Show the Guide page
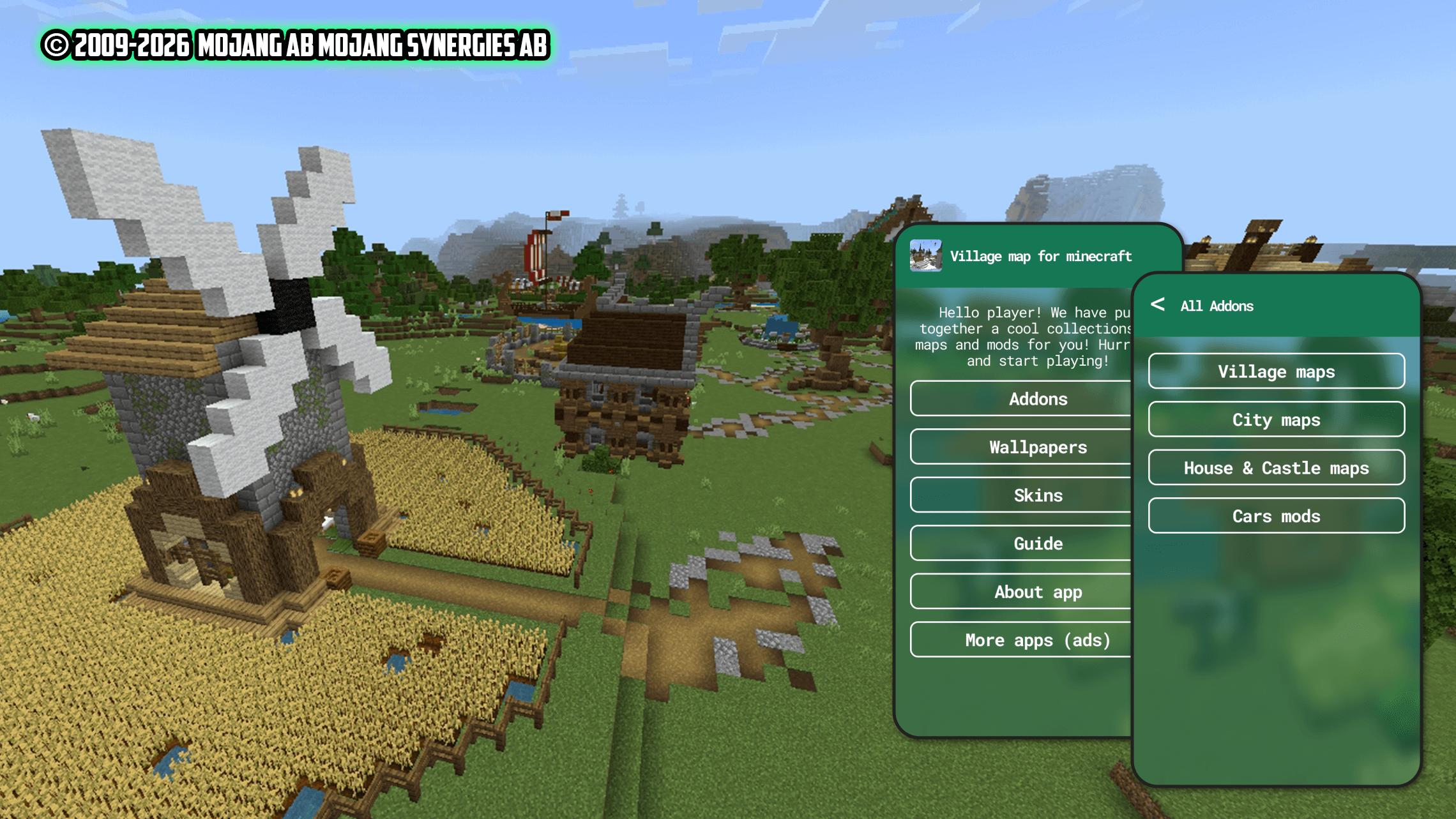This screenshot has height=819, width=1456. (x=1022, y=543)
